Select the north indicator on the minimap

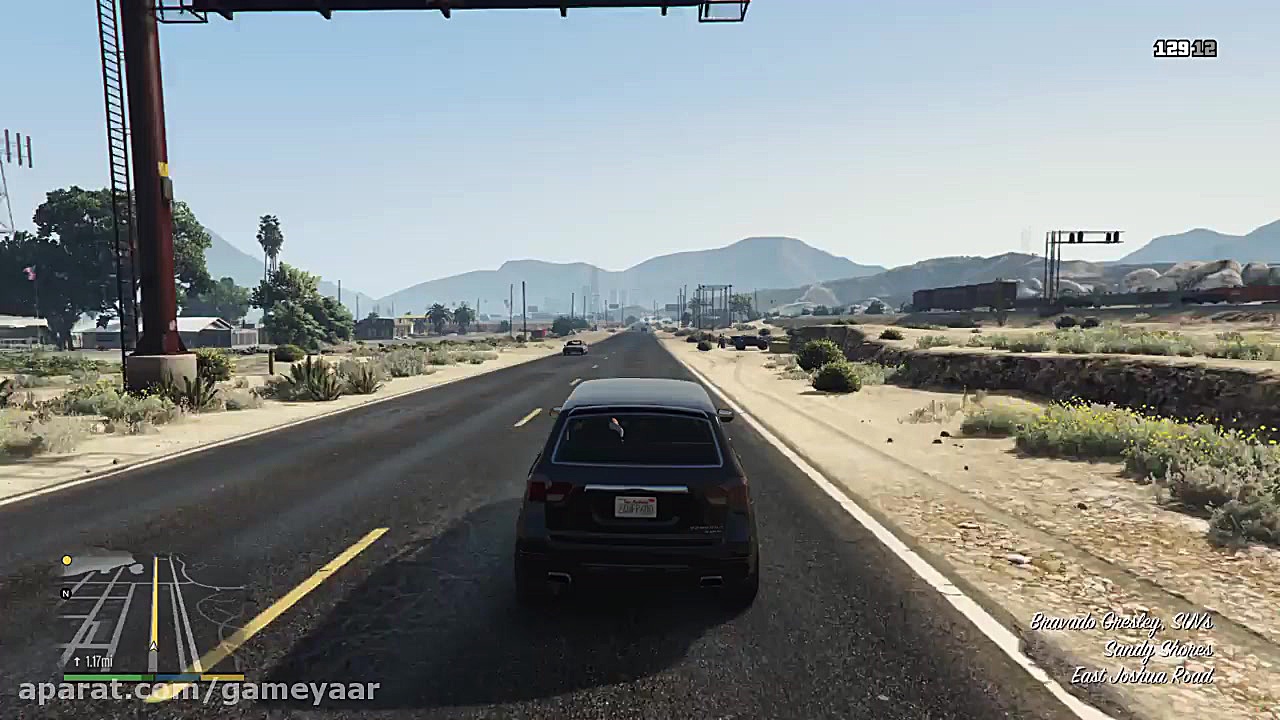tap(66, 593)
